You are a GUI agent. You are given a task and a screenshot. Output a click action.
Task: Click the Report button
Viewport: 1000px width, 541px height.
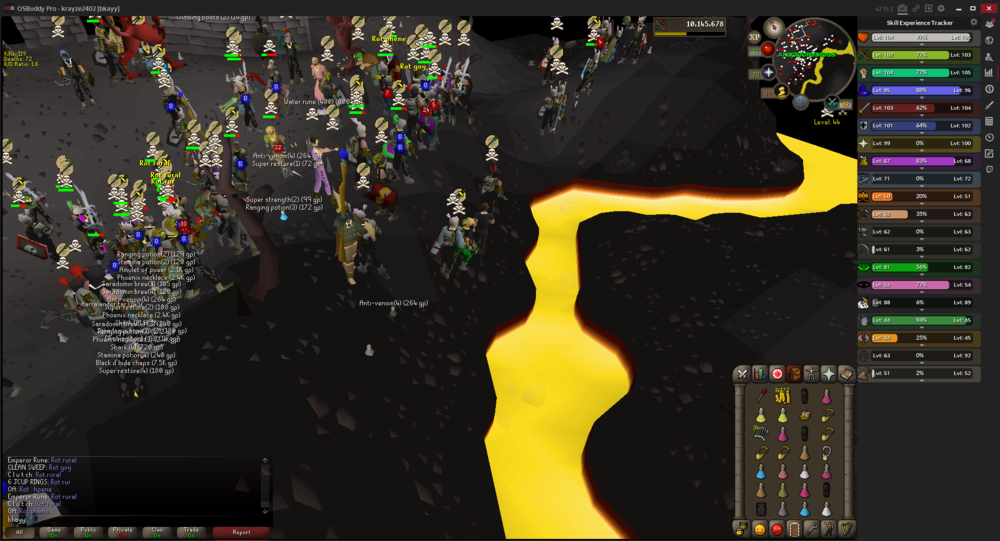coord(240,532)
